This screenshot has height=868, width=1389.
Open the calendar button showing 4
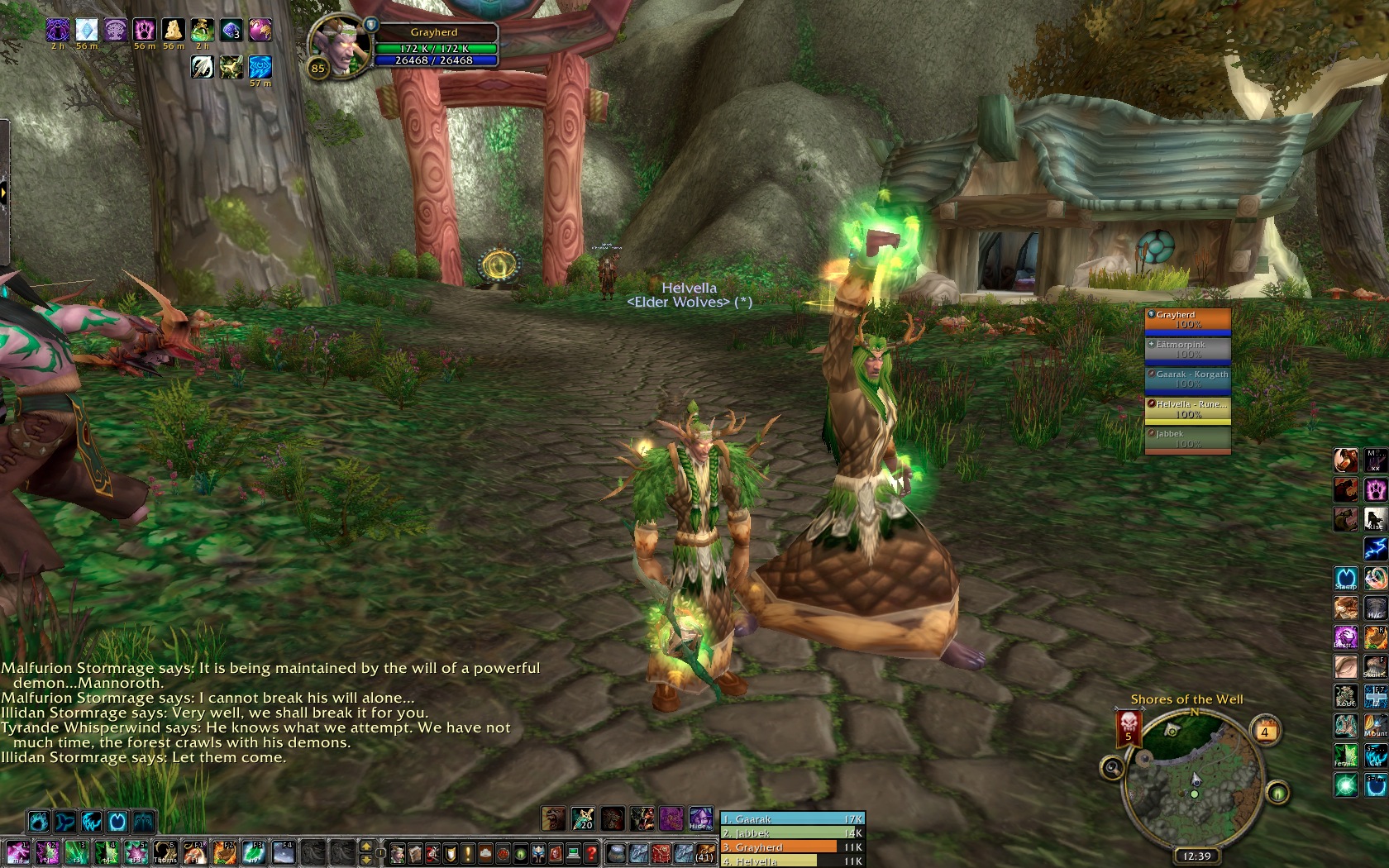point(1264,732)
